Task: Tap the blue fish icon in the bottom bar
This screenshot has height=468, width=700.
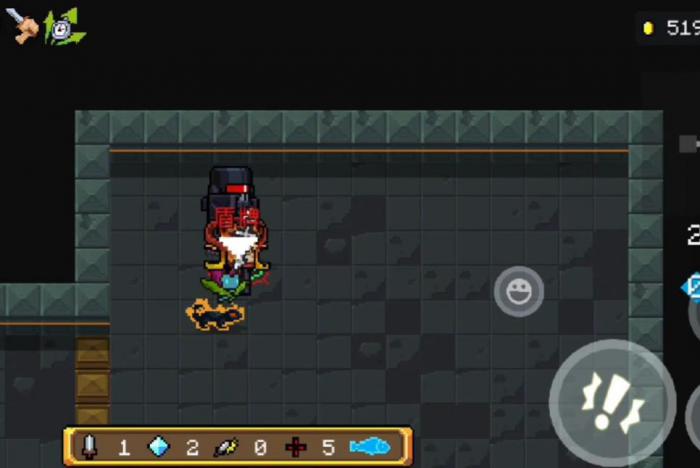Action: coord(369,446)
